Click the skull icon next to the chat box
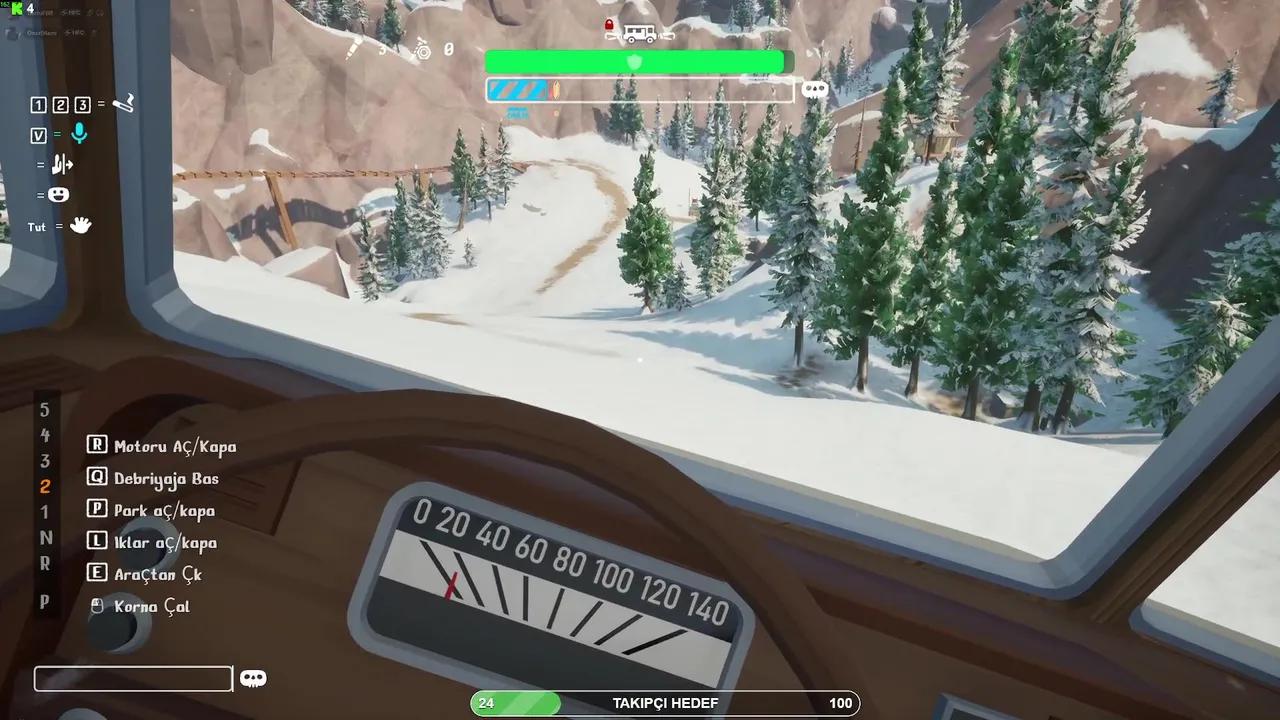The height and width of the screenshot is (720, 1280). [253, 678]
